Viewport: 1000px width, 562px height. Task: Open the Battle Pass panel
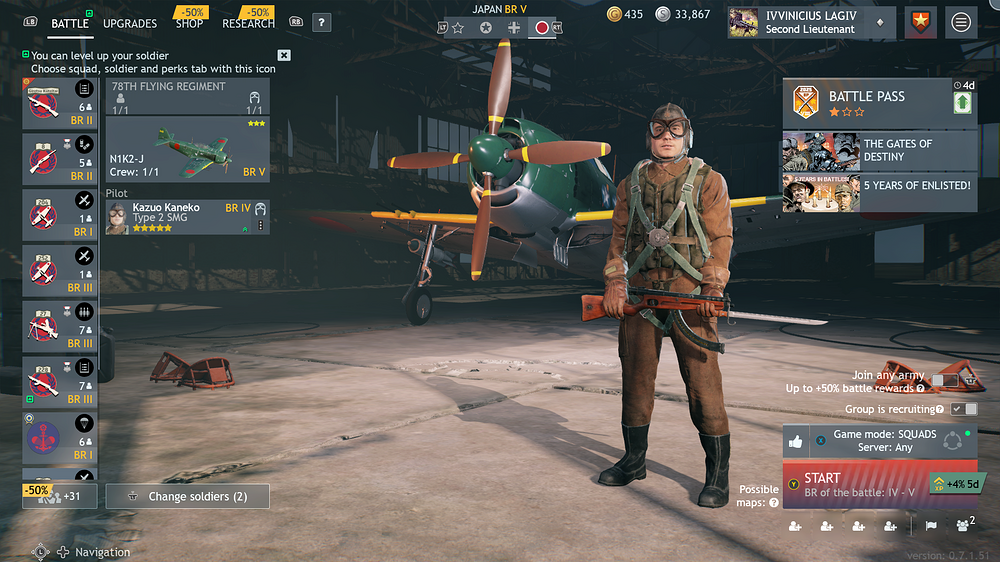pos(866,103)
